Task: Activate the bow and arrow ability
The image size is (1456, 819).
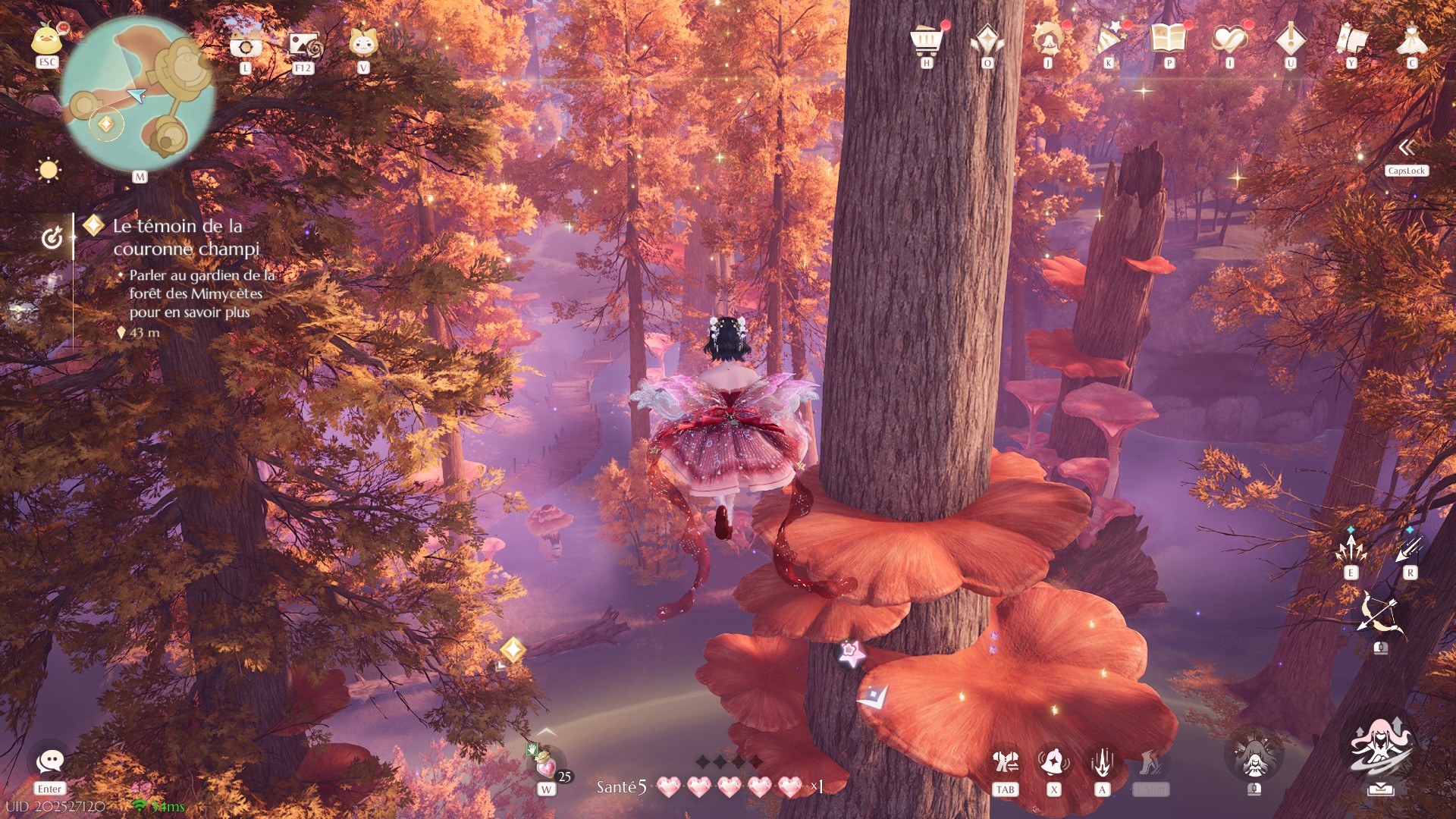Action: click(1380, 614)
